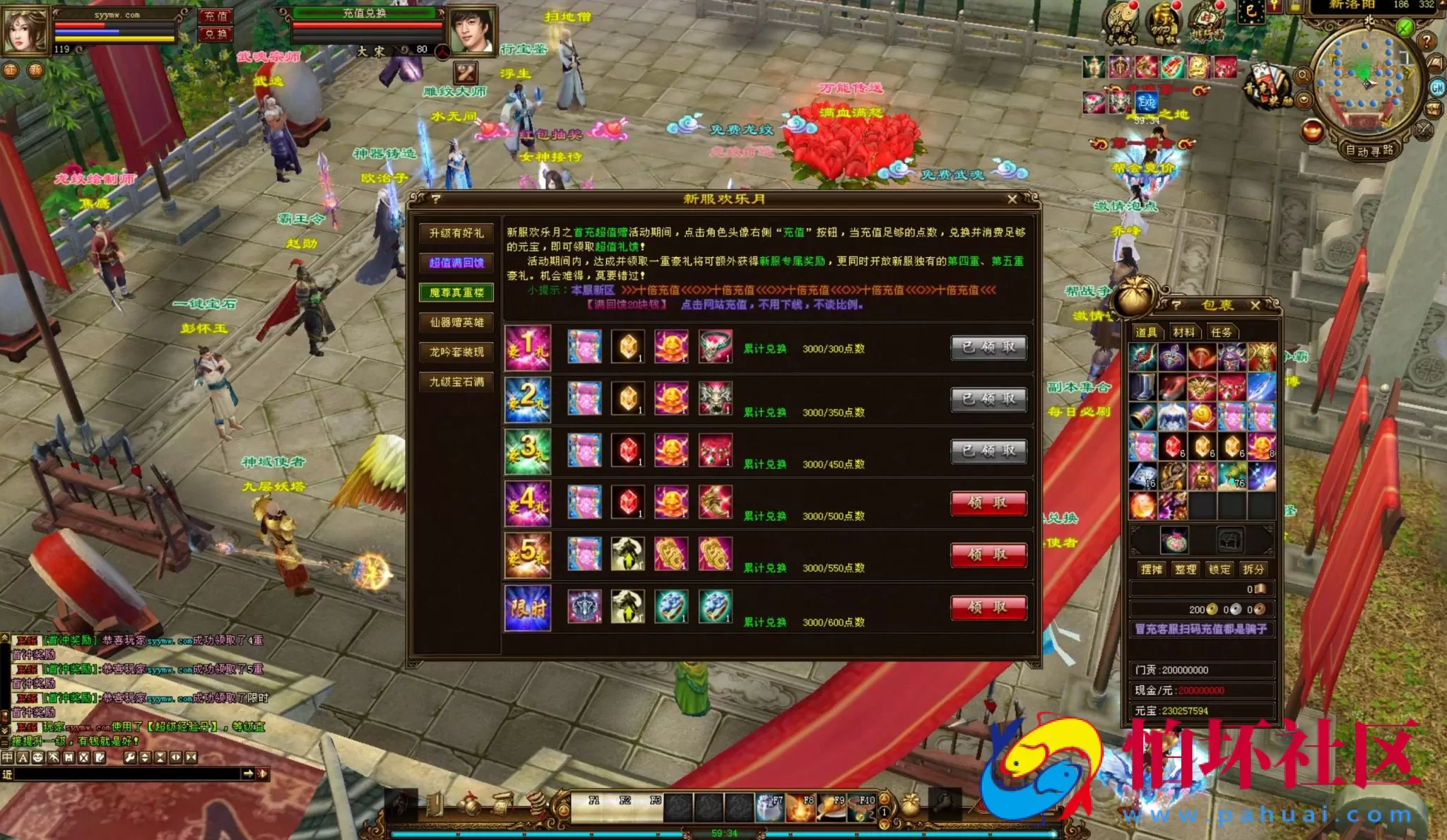Close the 包裹 bag panel
The width and height of the screenshot is (1447, 840).
tap(1255, 305)
